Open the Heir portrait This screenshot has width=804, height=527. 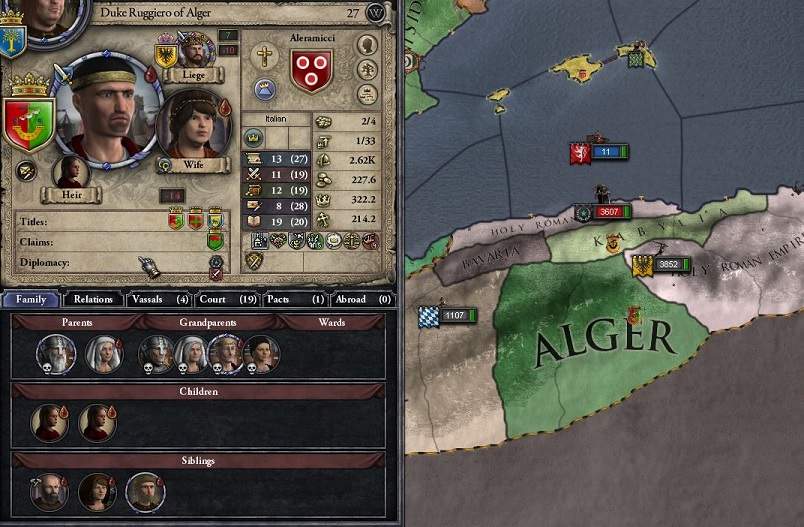point(71,172)
